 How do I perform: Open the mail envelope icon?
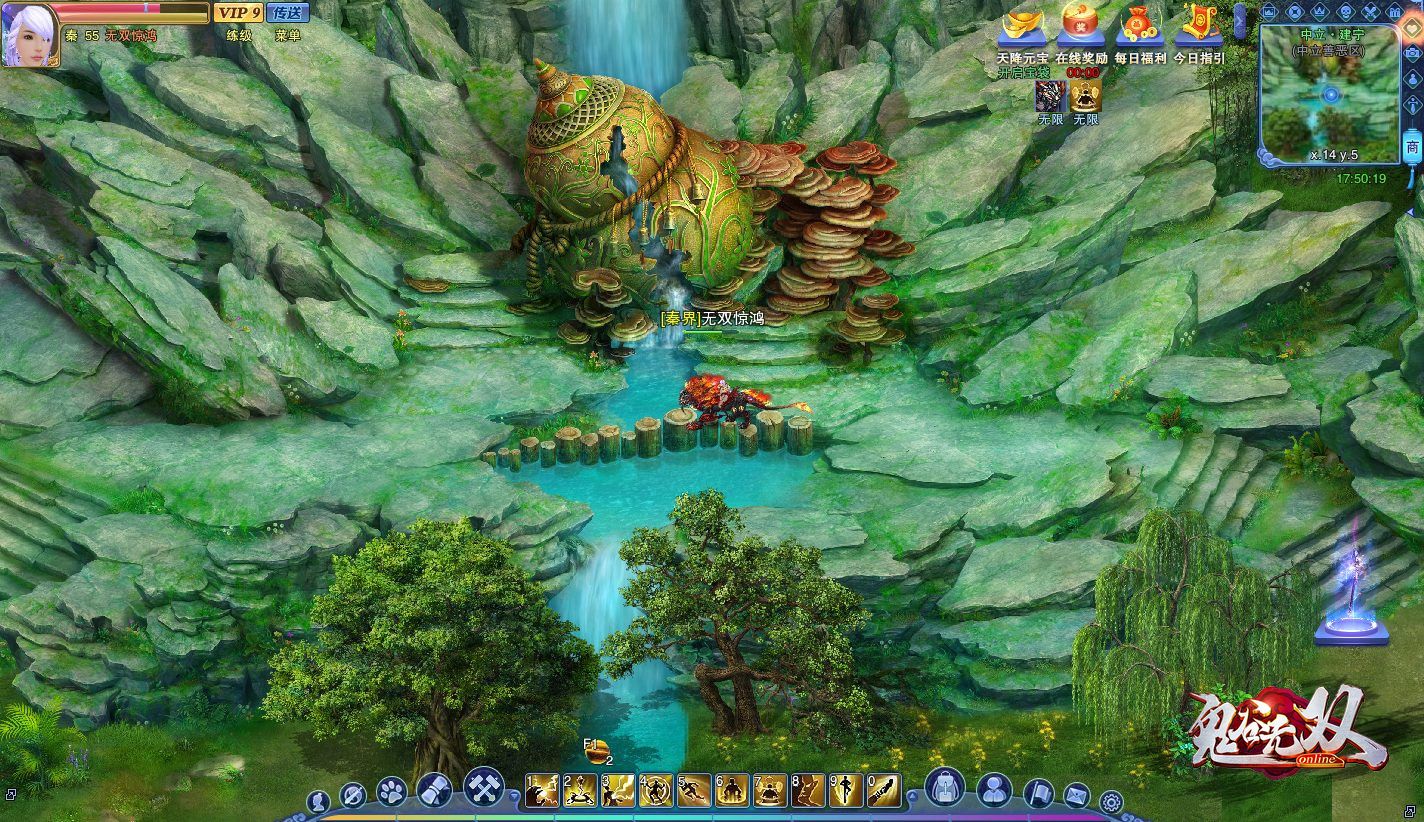point(1076,797)
